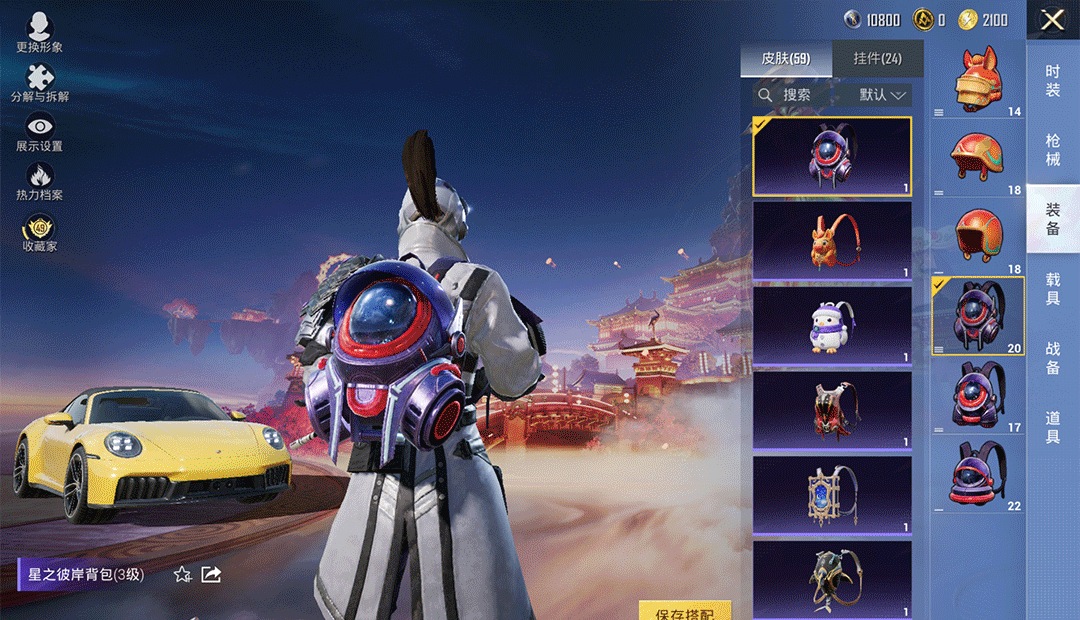Screen dimensions: 1080x620
Task: Open 分解与拆解 dismantle menu
Action: pos(40,84)
